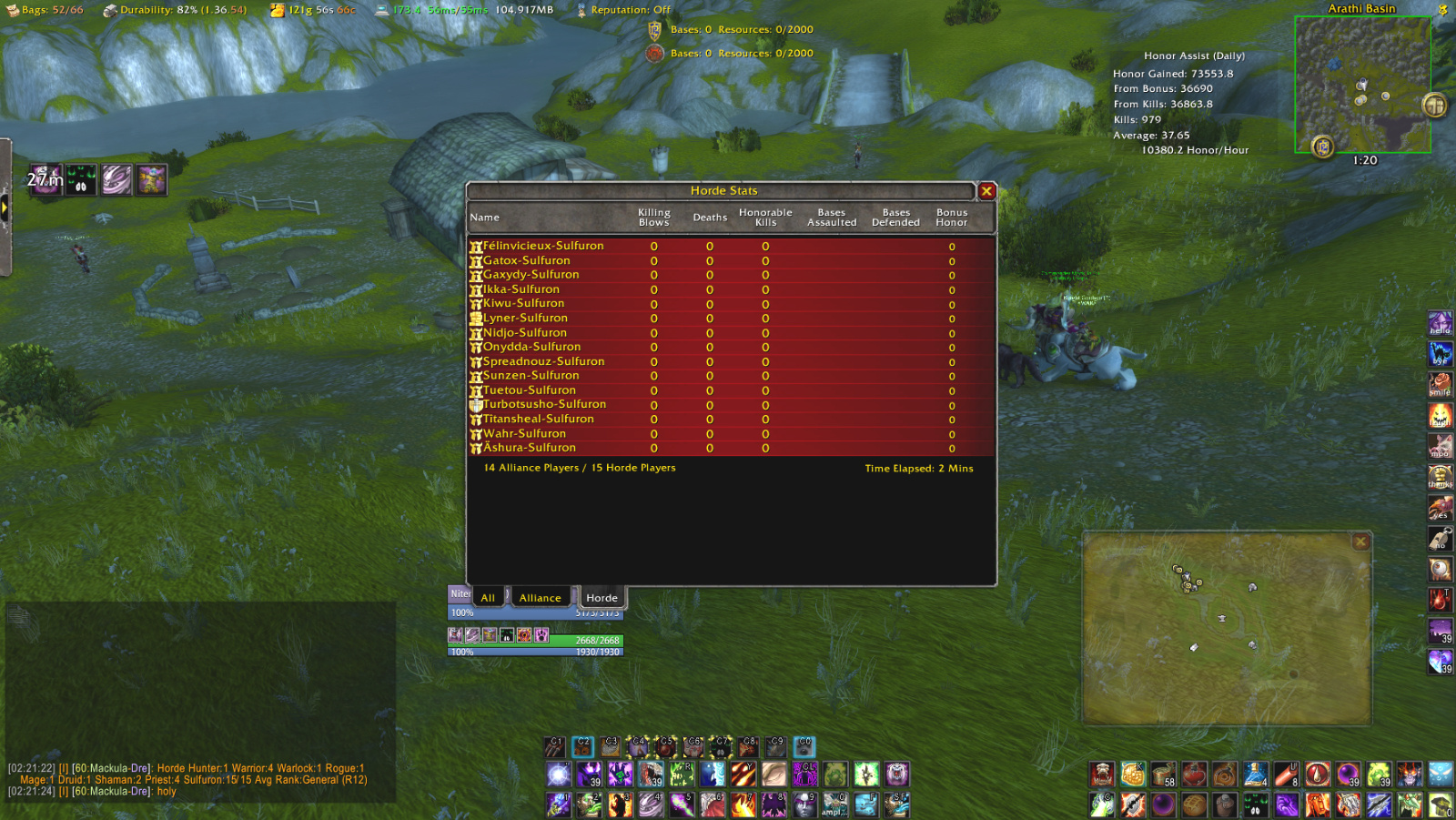Open bags via the Bags 52/66 icon
Viewport: 1456px width, 820px height.
(11, 11)
